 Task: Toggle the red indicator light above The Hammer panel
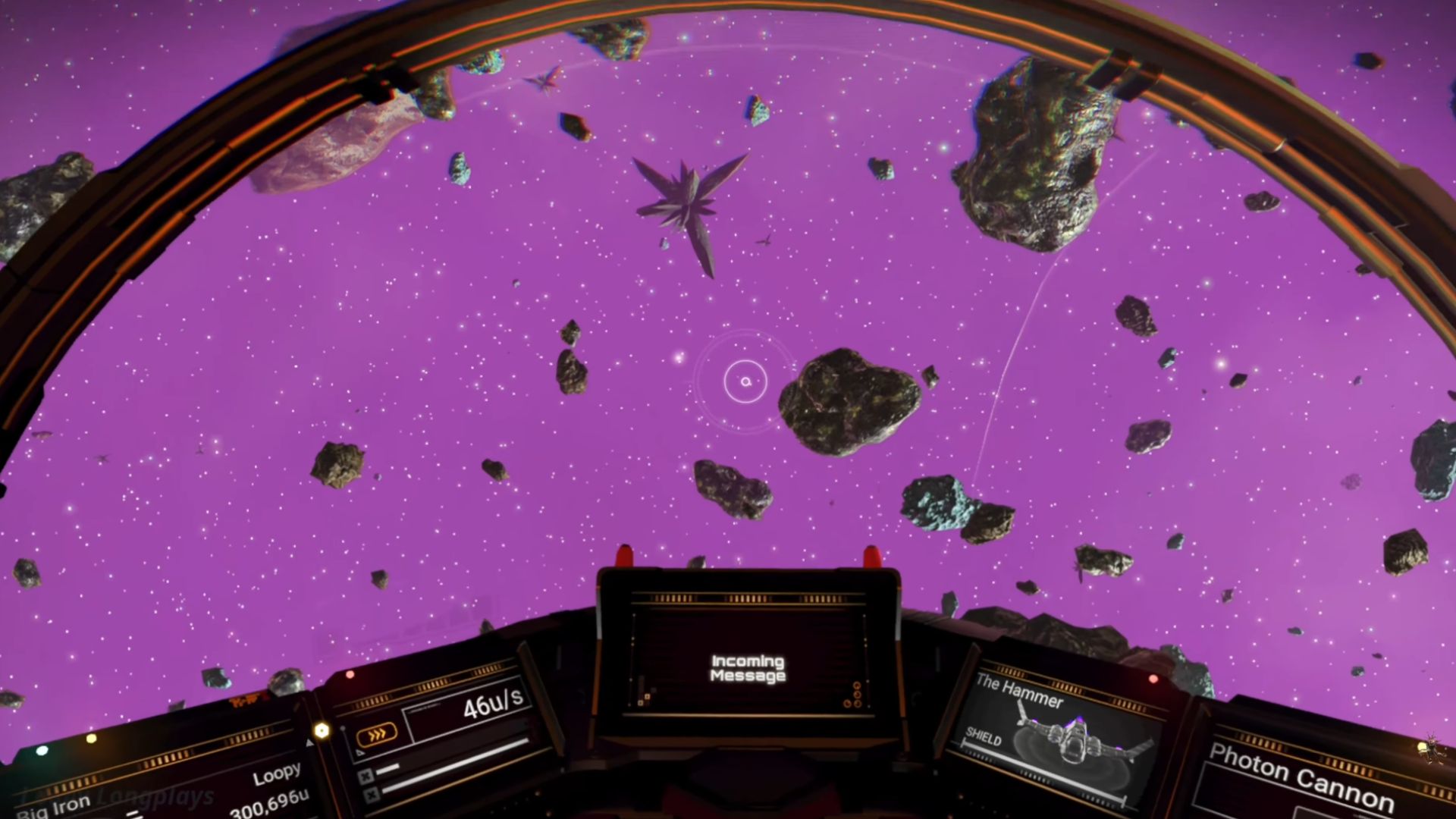coord(1154,679)
